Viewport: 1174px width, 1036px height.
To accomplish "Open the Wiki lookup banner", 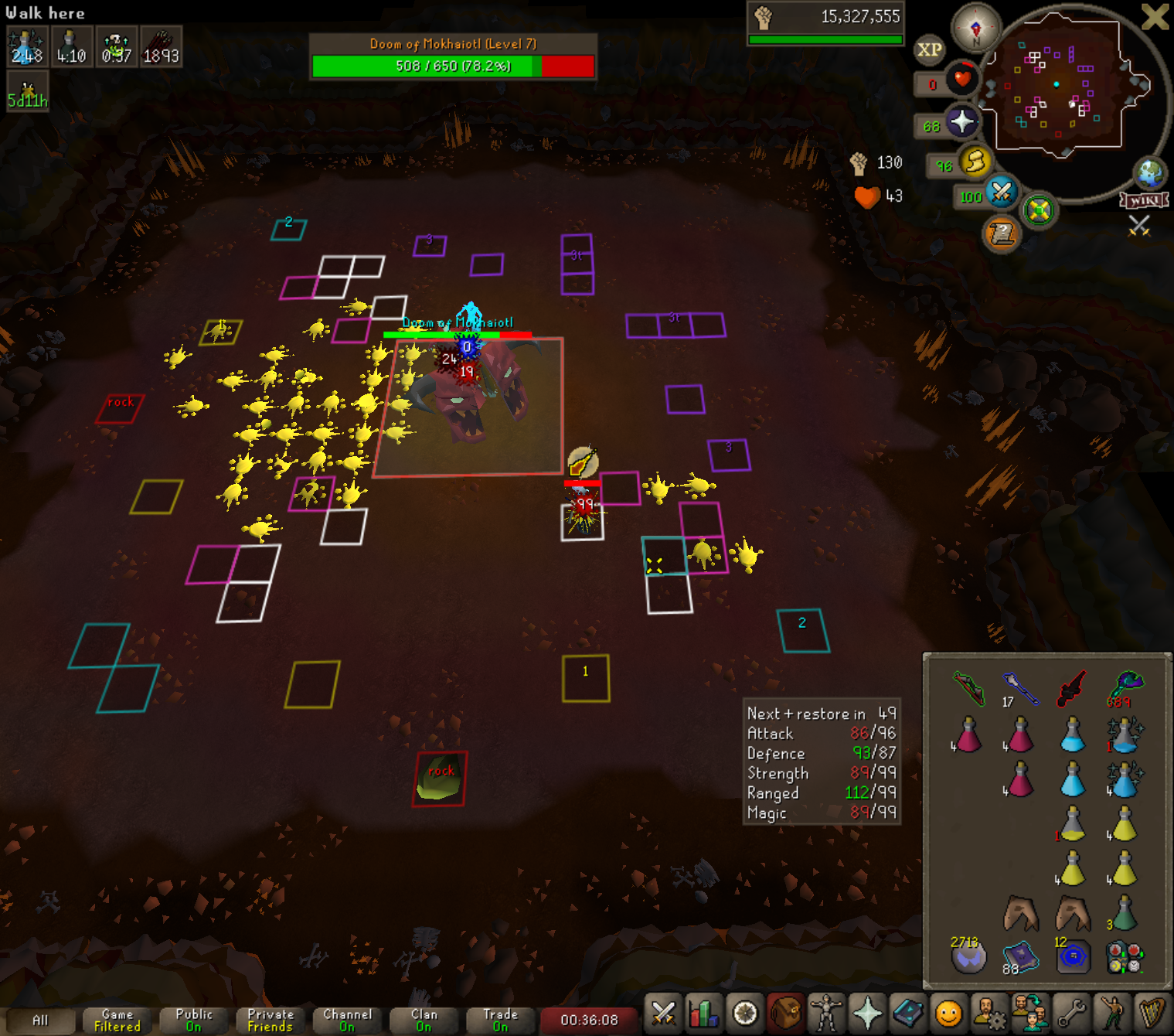I will pyautogui.click(x=1144, y=201).
